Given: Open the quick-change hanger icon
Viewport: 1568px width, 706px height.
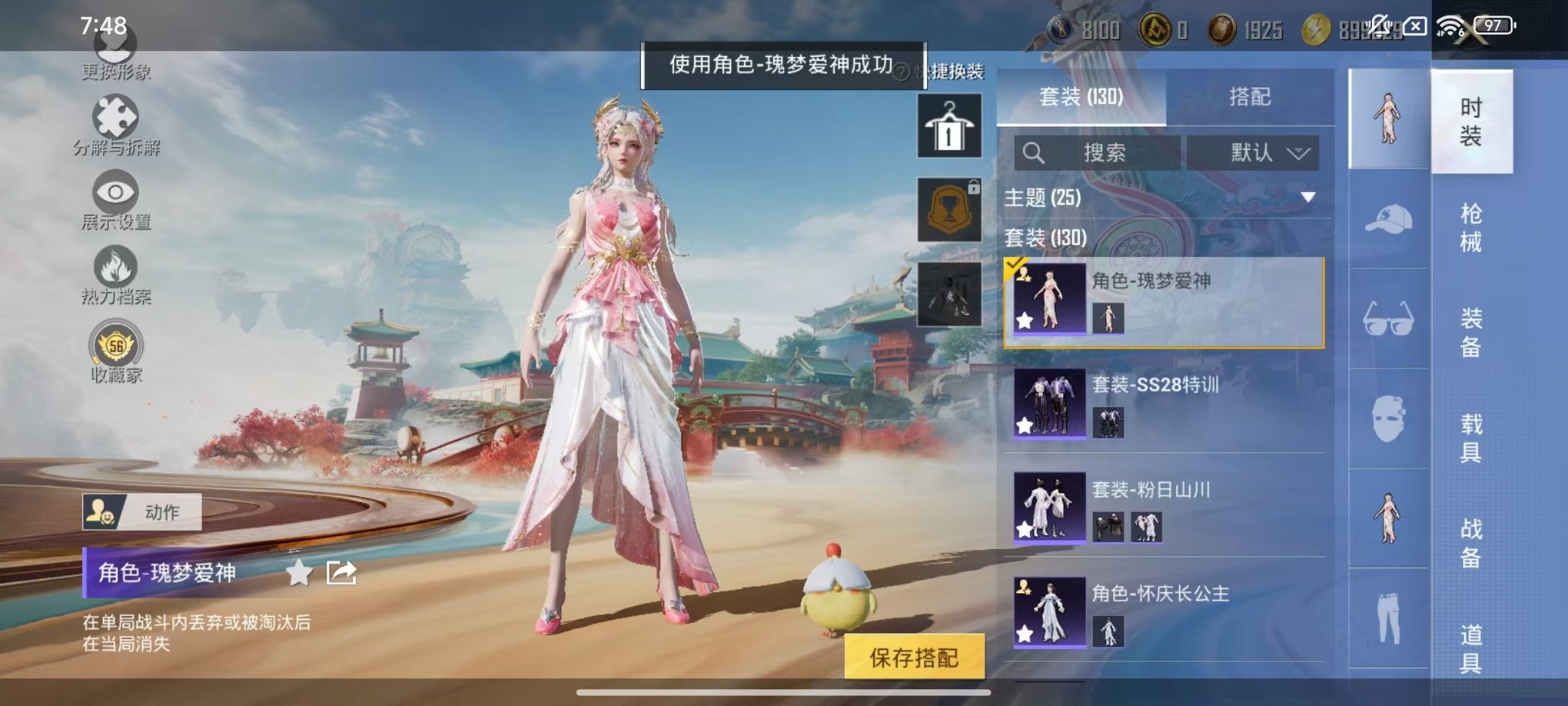Looking at the screenshot, I should [x=949, y=125].
